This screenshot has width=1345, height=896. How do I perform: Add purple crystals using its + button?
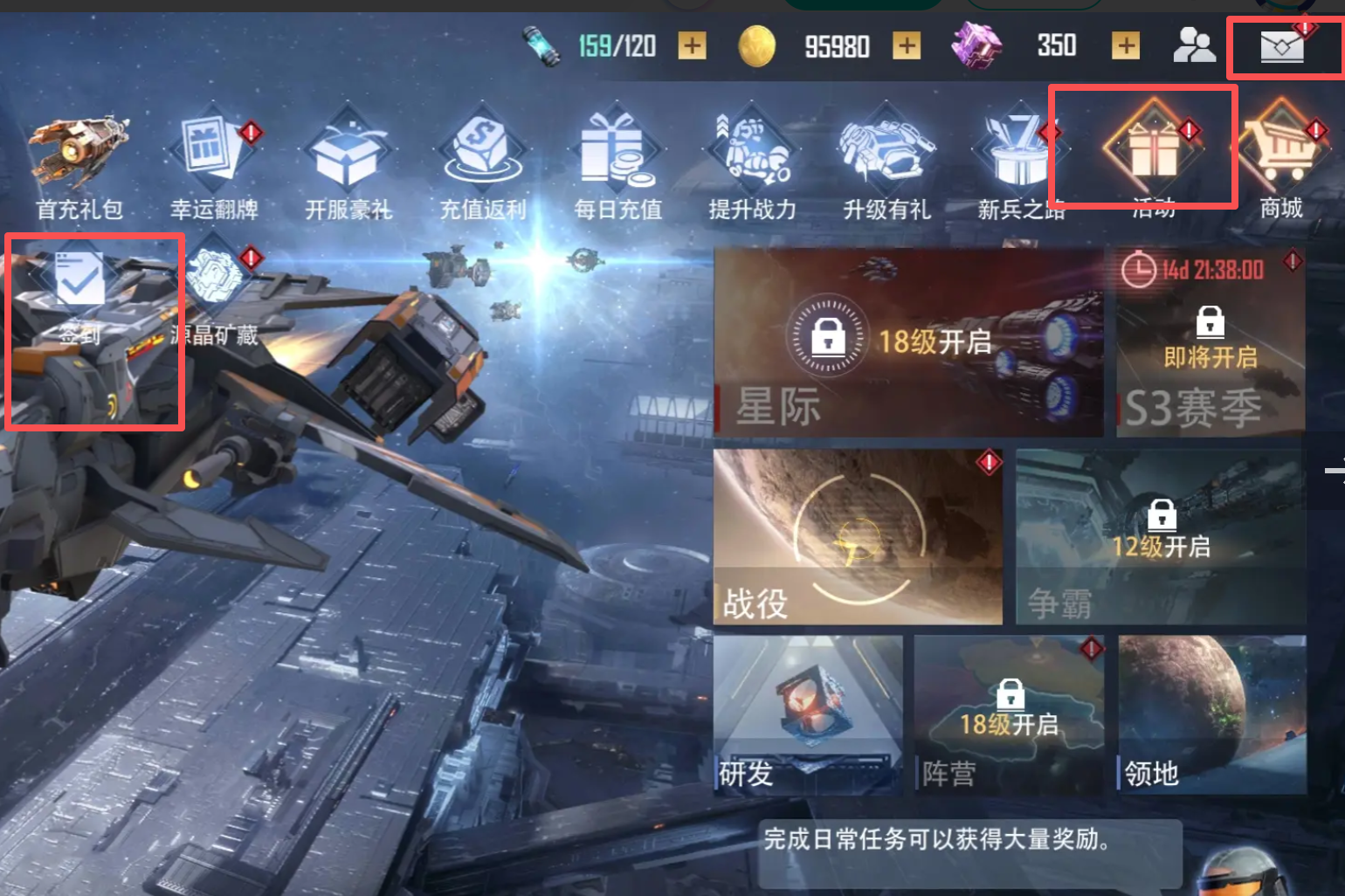pyautogui.click(x=1125, y=45)
